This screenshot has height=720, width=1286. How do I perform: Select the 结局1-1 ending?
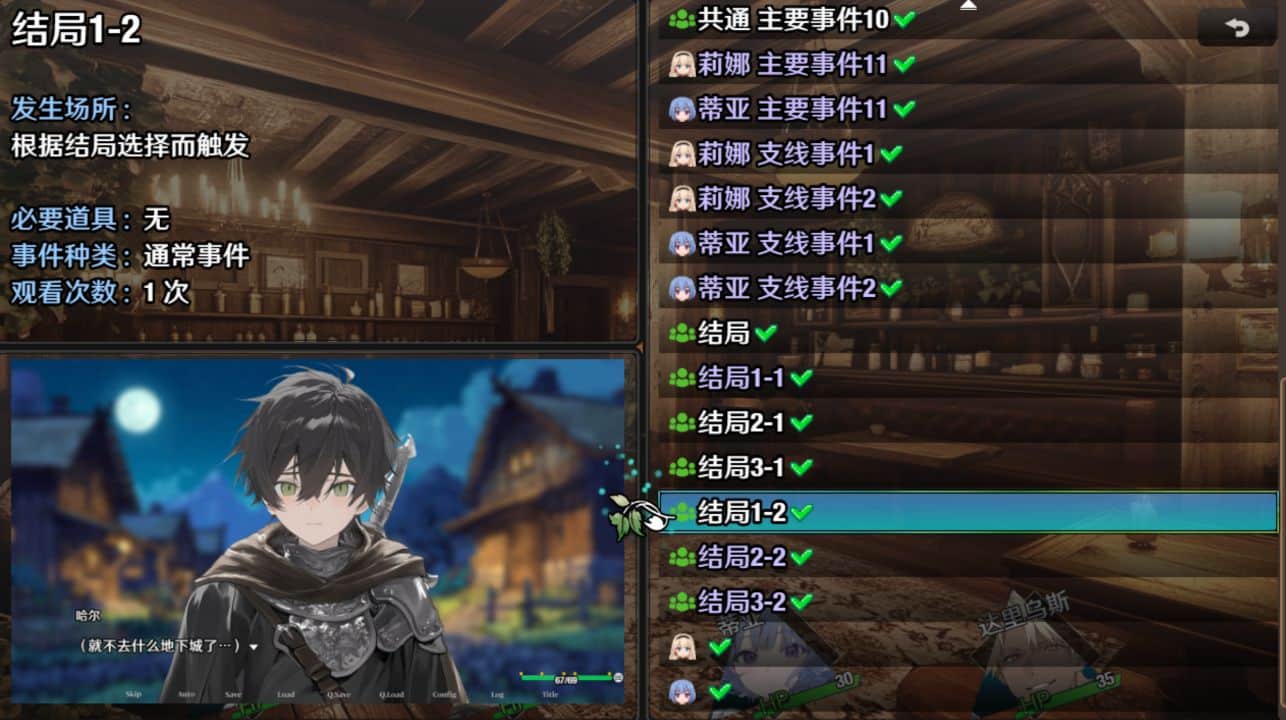pyautogui.click(x=740, y=378)
